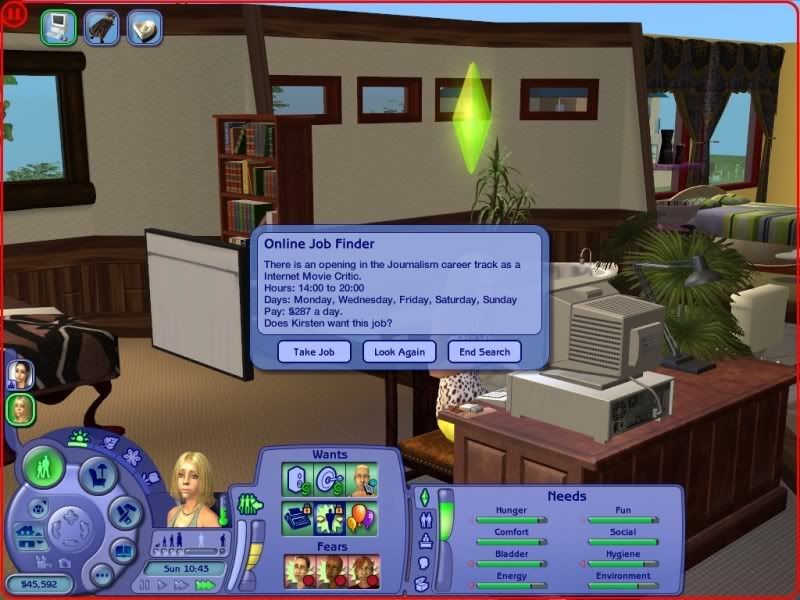Cancel the queued caped figure action

click(101, 25)
